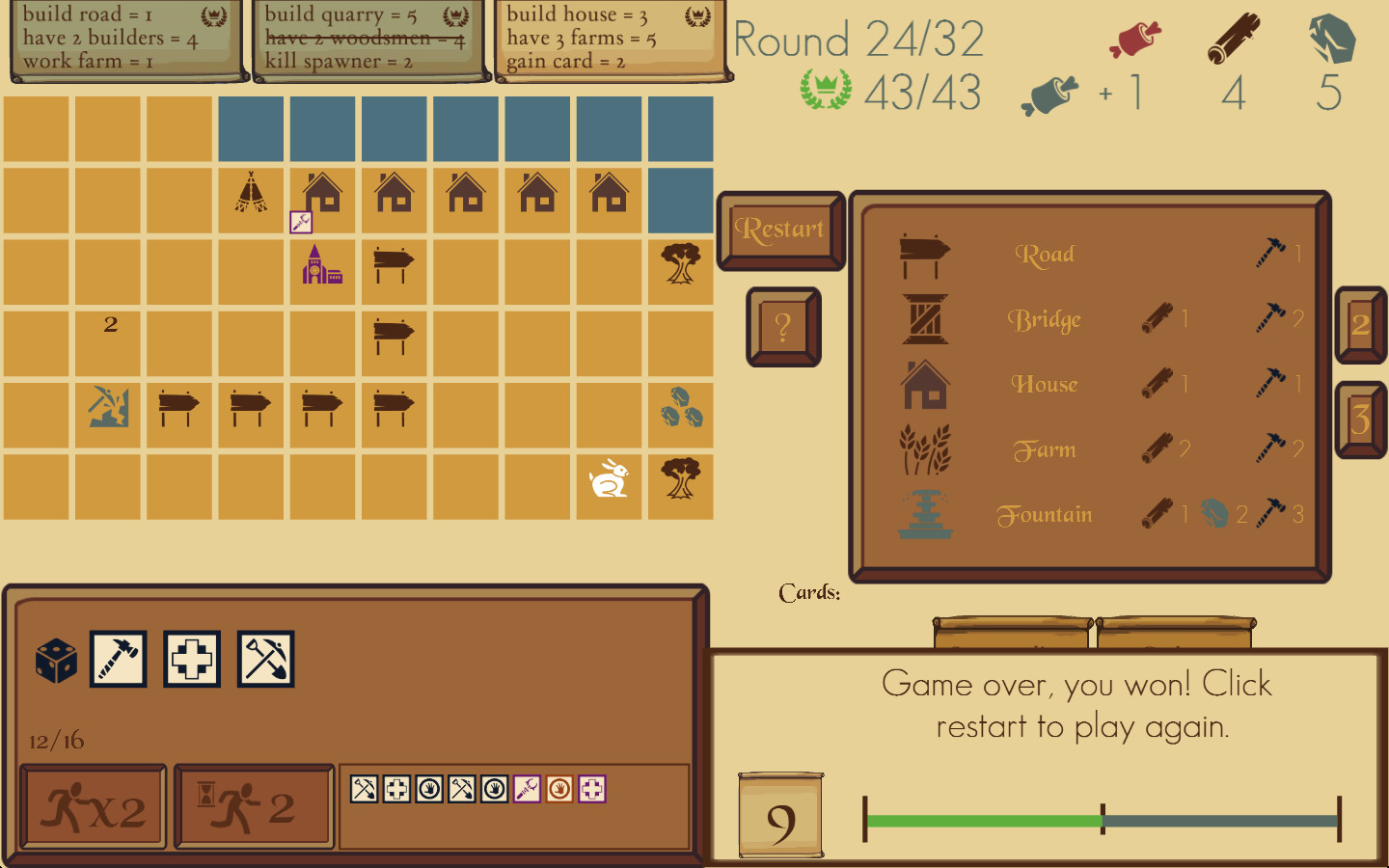Select the pickaxe and shovel tool
This screenshot has width=1389, height=868.
coord(265,659)
